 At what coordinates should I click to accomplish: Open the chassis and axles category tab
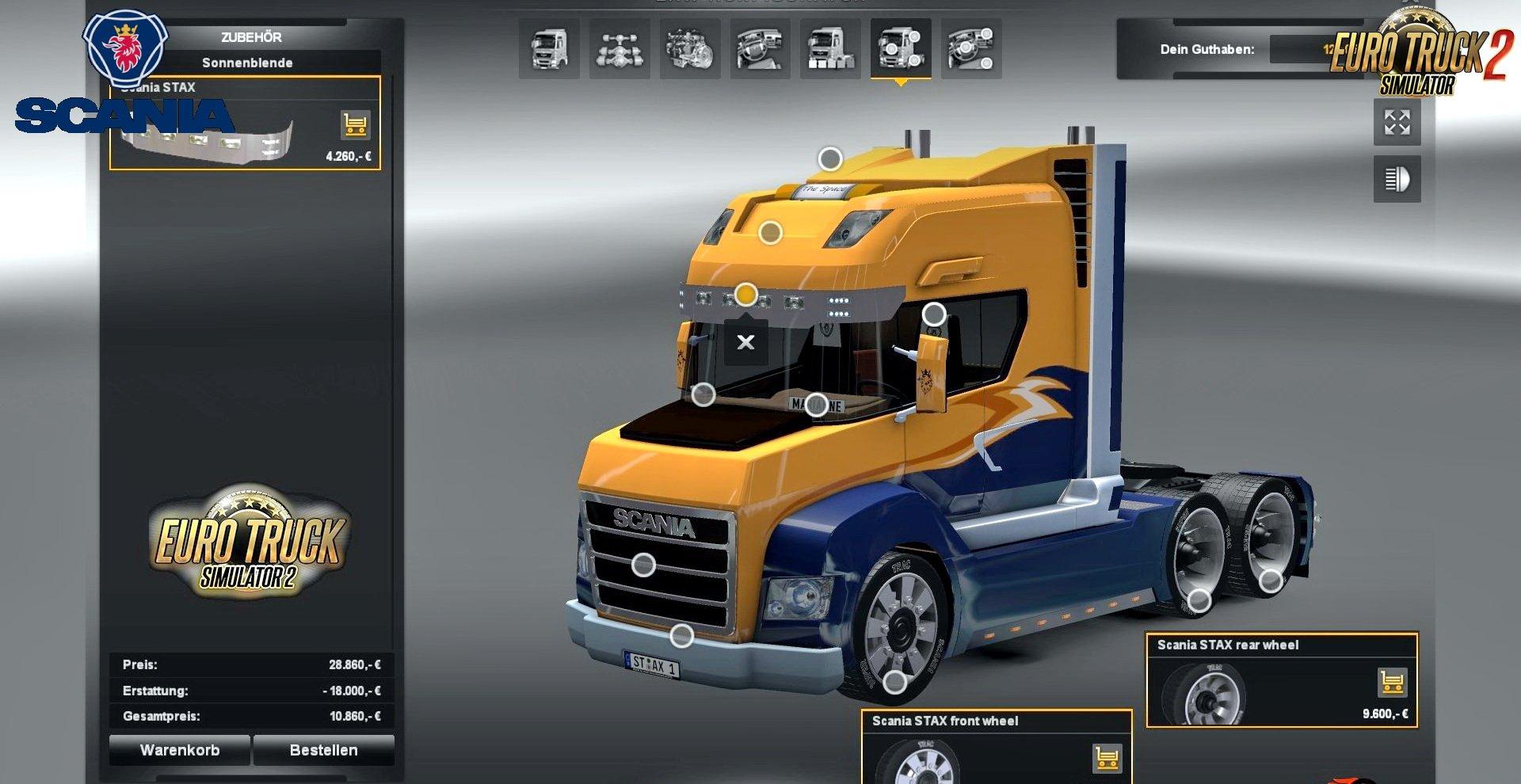point(619,48)
